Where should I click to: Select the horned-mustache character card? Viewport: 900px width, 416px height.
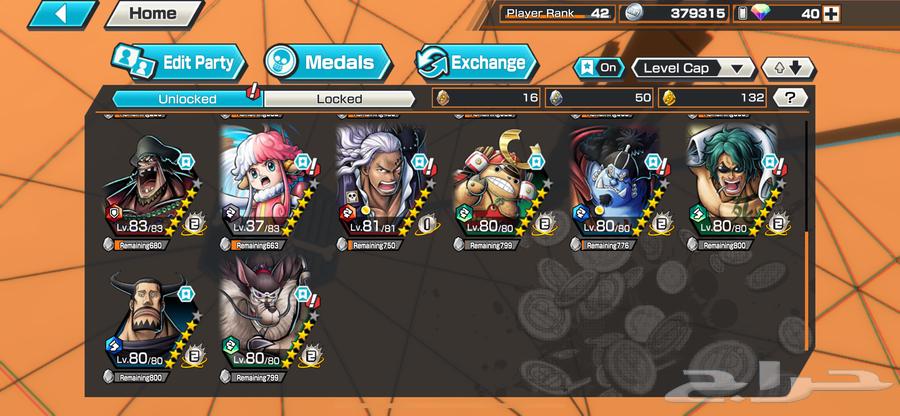[150, 320]
